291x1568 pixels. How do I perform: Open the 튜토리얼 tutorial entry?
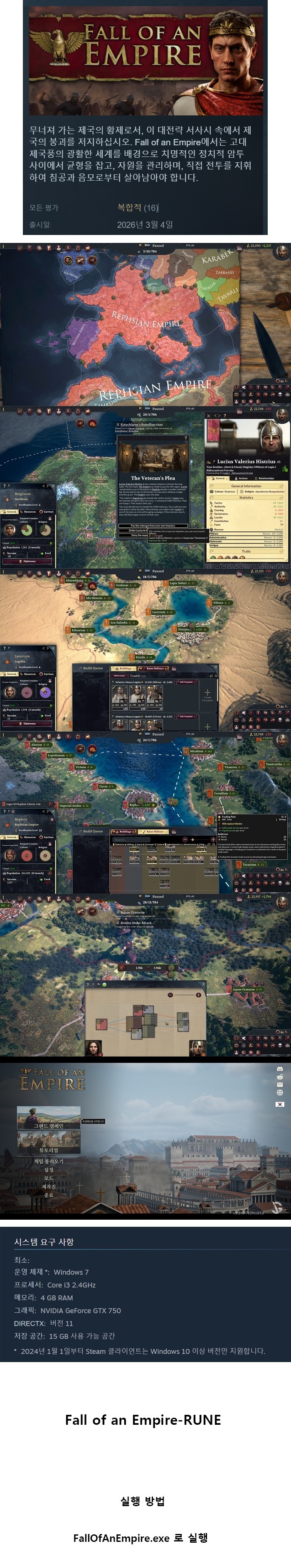coord(48,1150)
